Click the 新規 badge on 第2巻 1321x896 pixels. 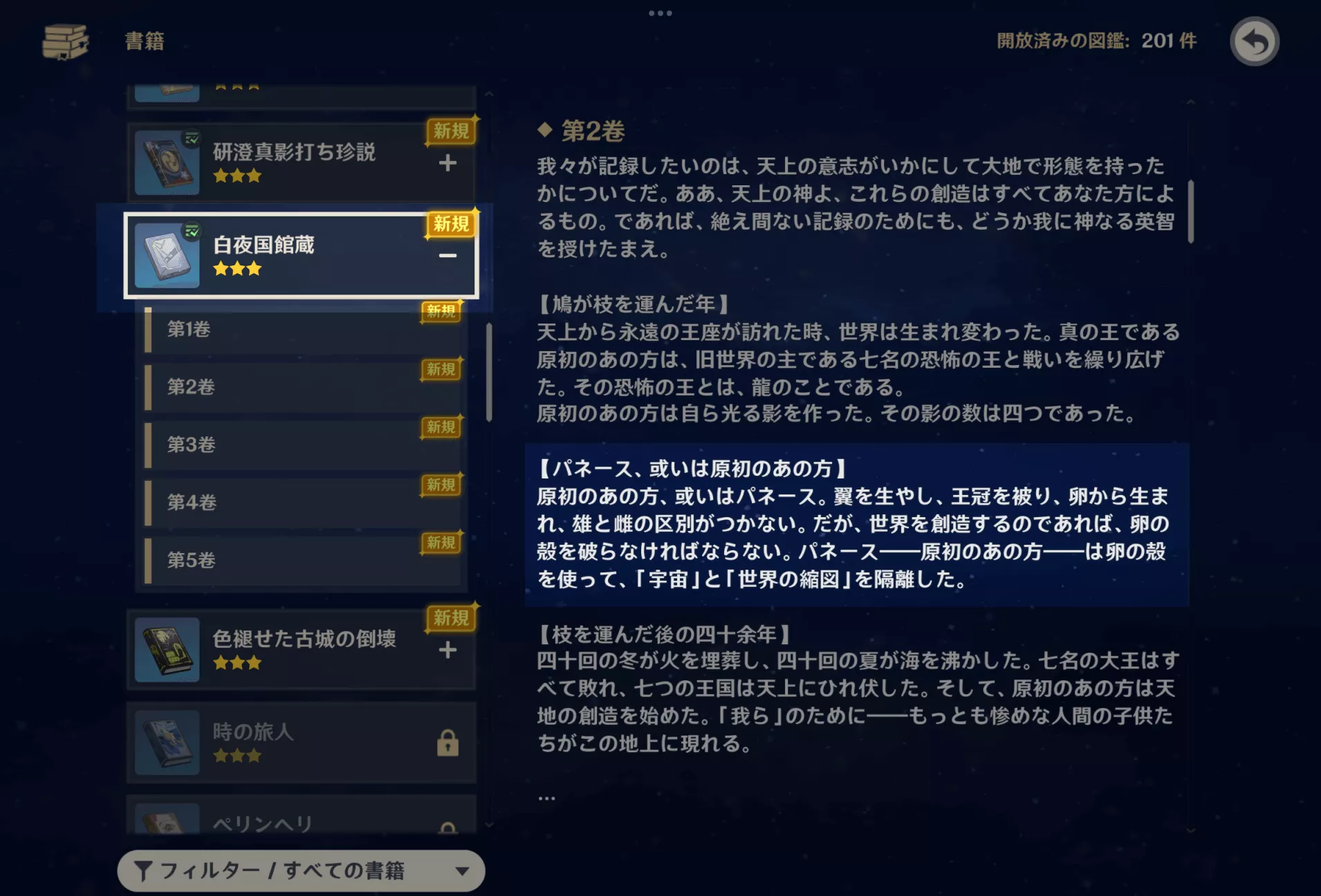(441, 370)
